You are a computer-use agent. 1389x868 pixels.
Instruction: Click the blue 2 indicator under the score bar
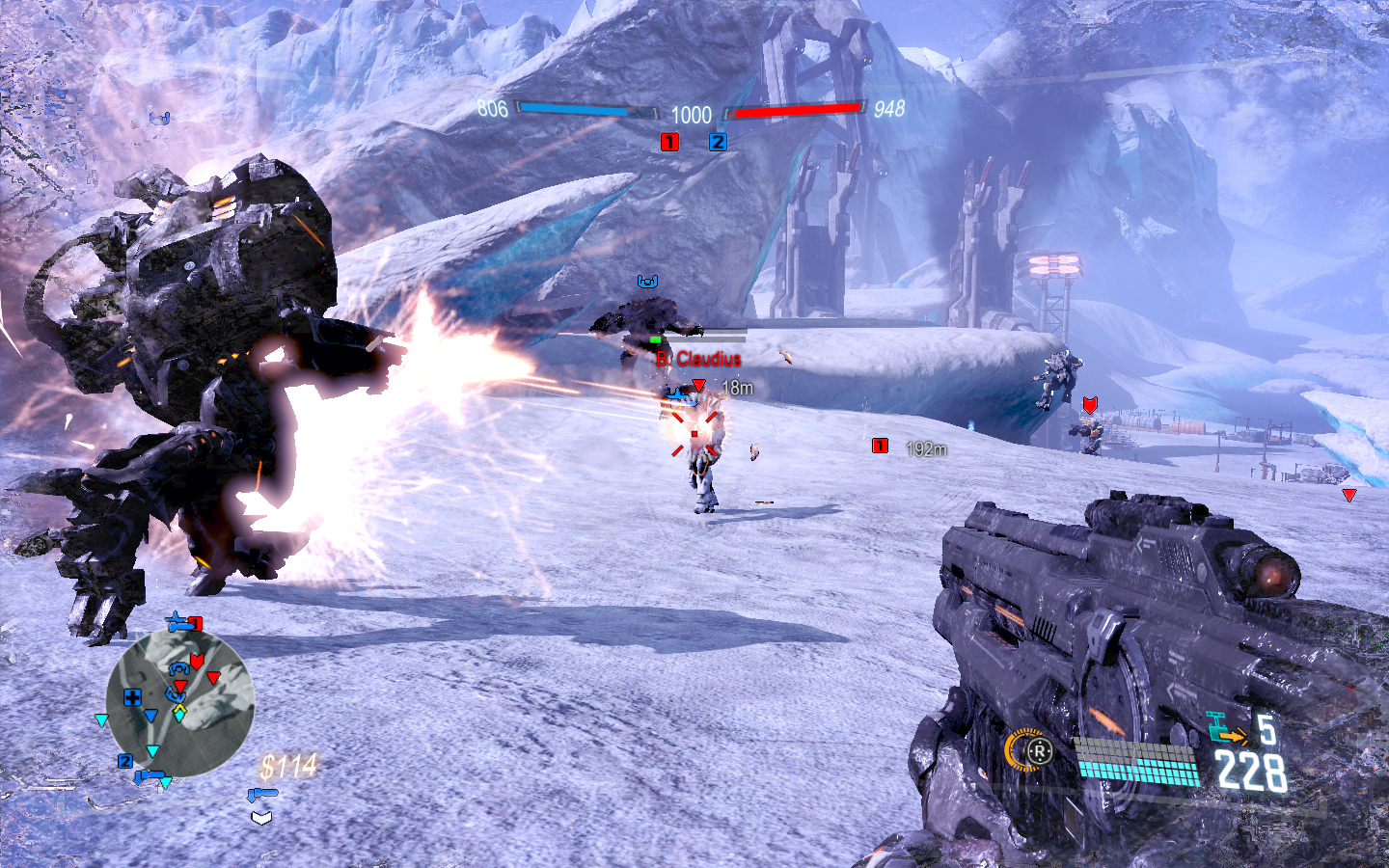point(718,143)
